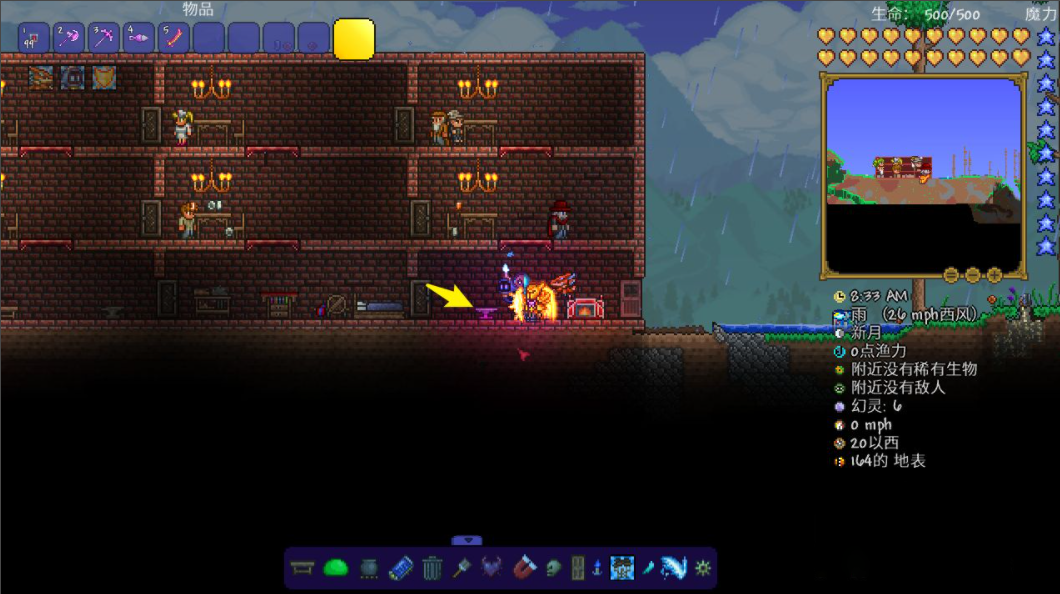This screenshot has height=594, width=1060.
Task: Select the highlighted yellow hotbar slot
Action: pos(354,40)
